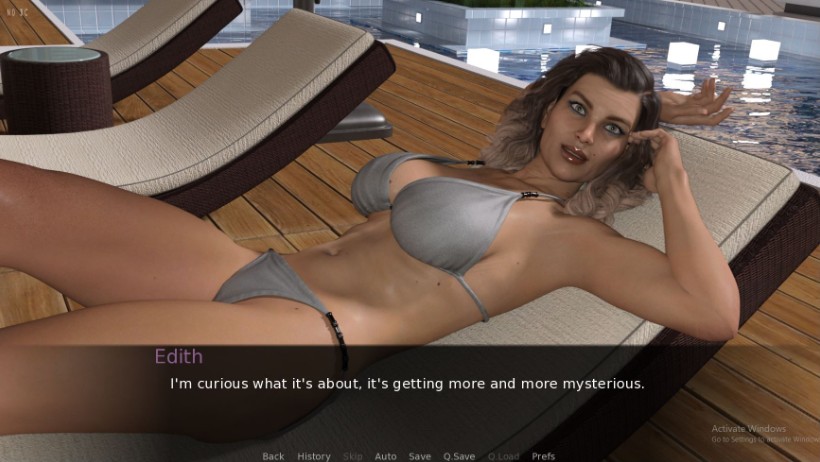Open the Save game menu
The height and width of the screenshot is (462, 820).
pos(420,456)
